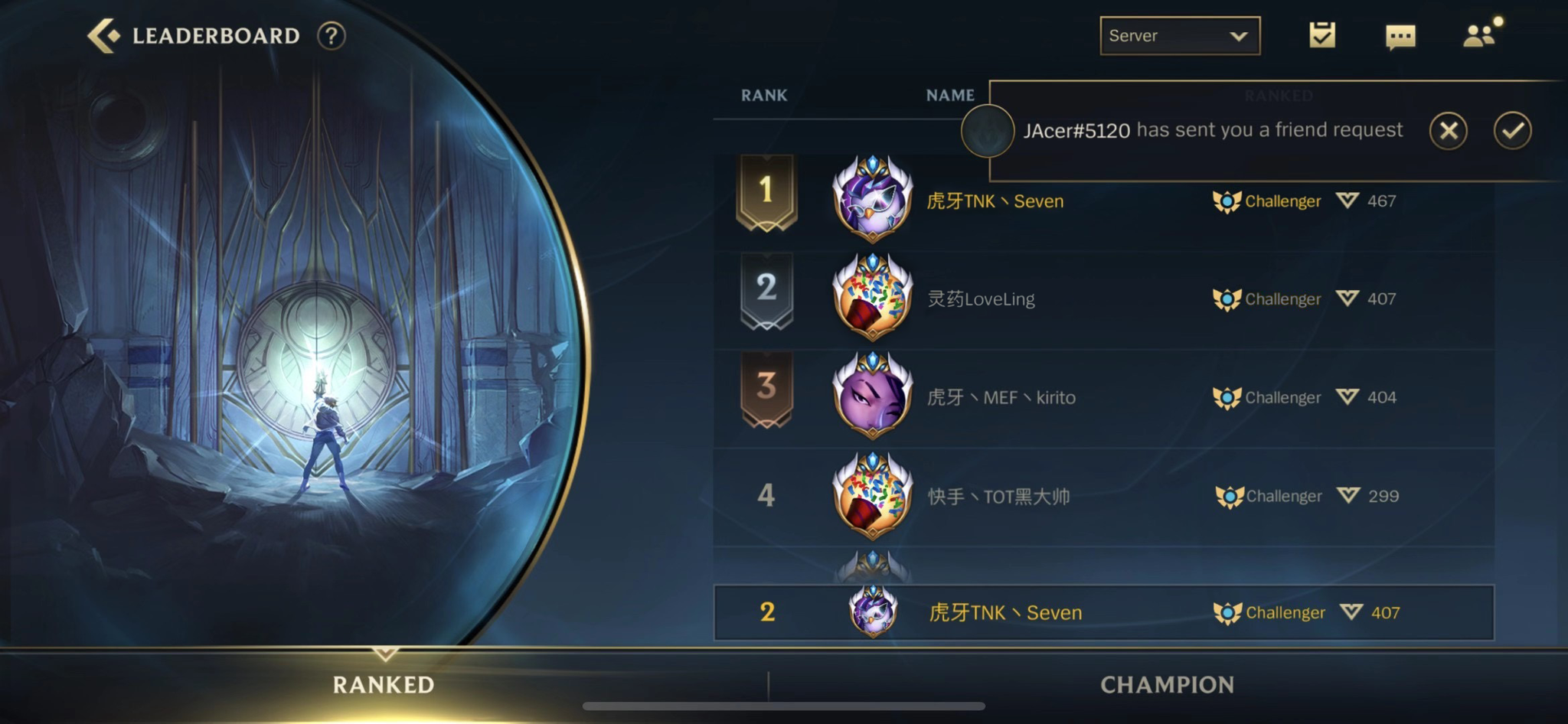The height and width of the screenshot is (724, 1568).
Task: Decline the friend request from JAcer#5120
Action: click(1448, 130)
